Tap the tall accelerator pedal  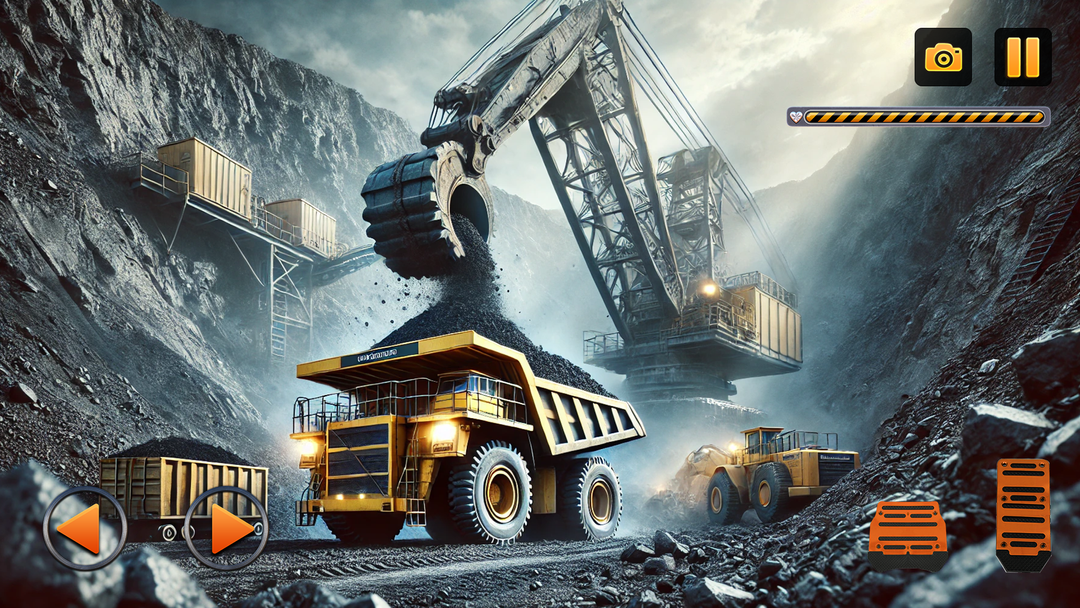pos(1023,512)
